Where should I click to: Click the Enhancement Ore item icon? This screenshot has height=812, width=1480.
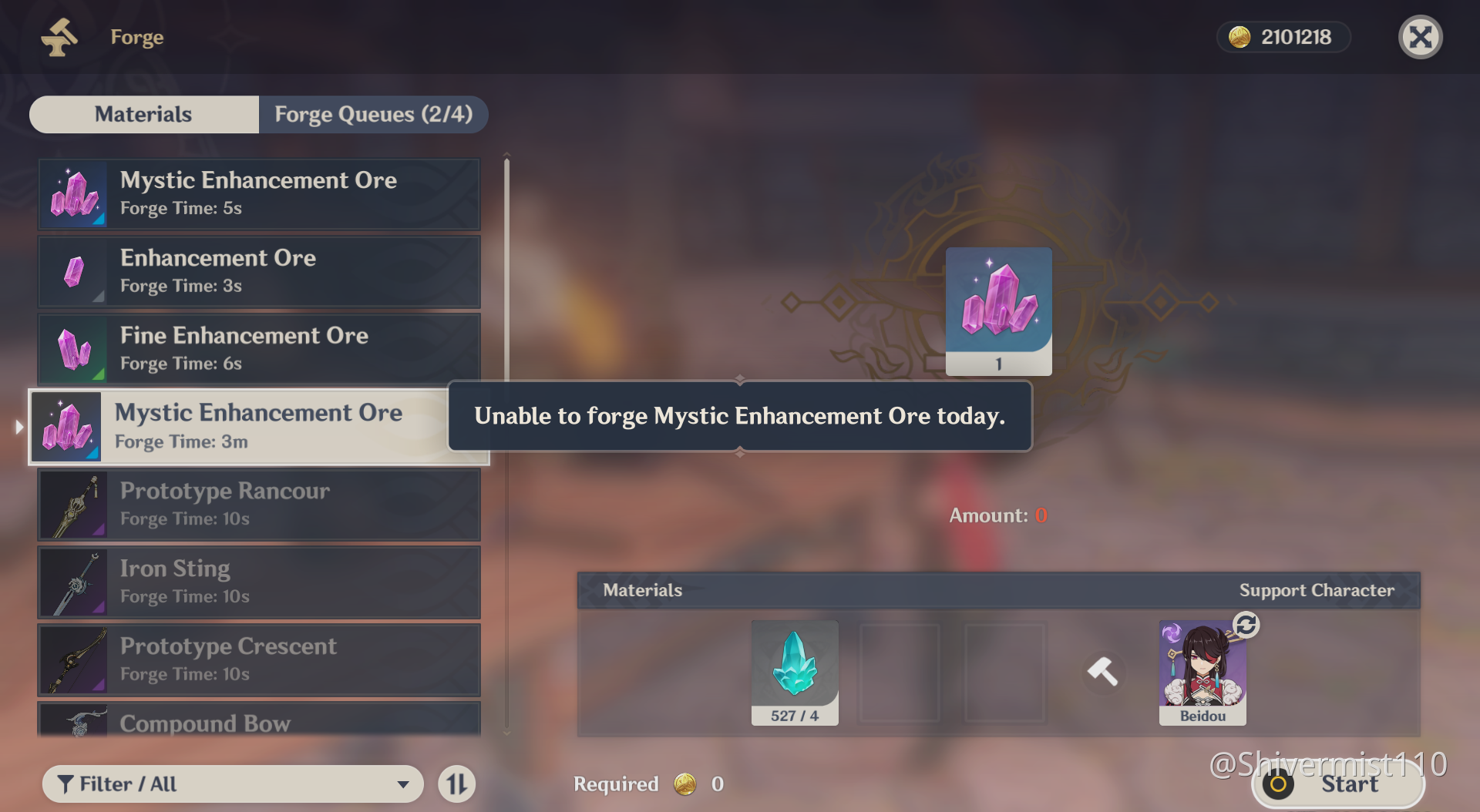point(74,272)
